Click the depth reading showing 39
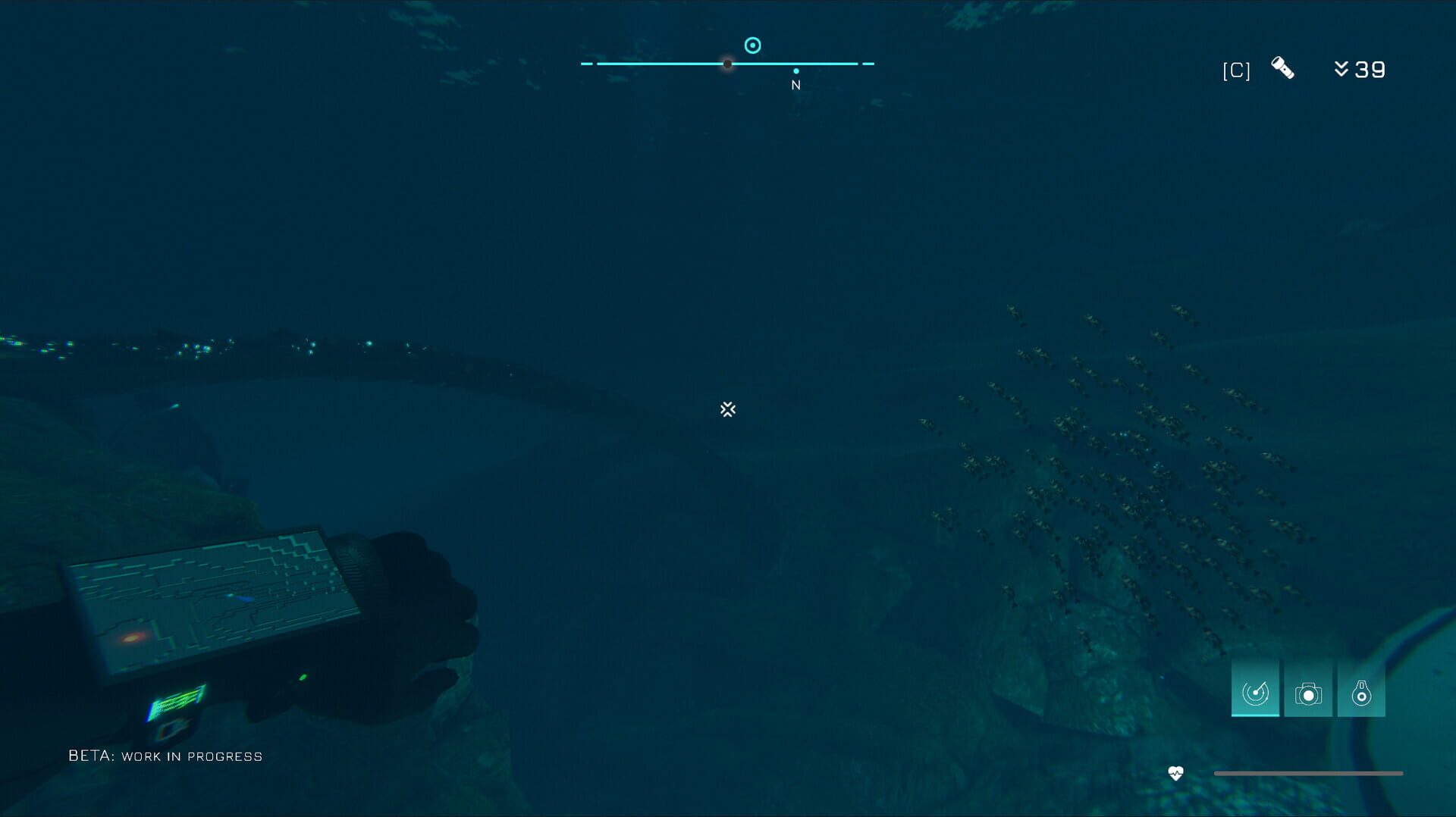 point(1370,70)
